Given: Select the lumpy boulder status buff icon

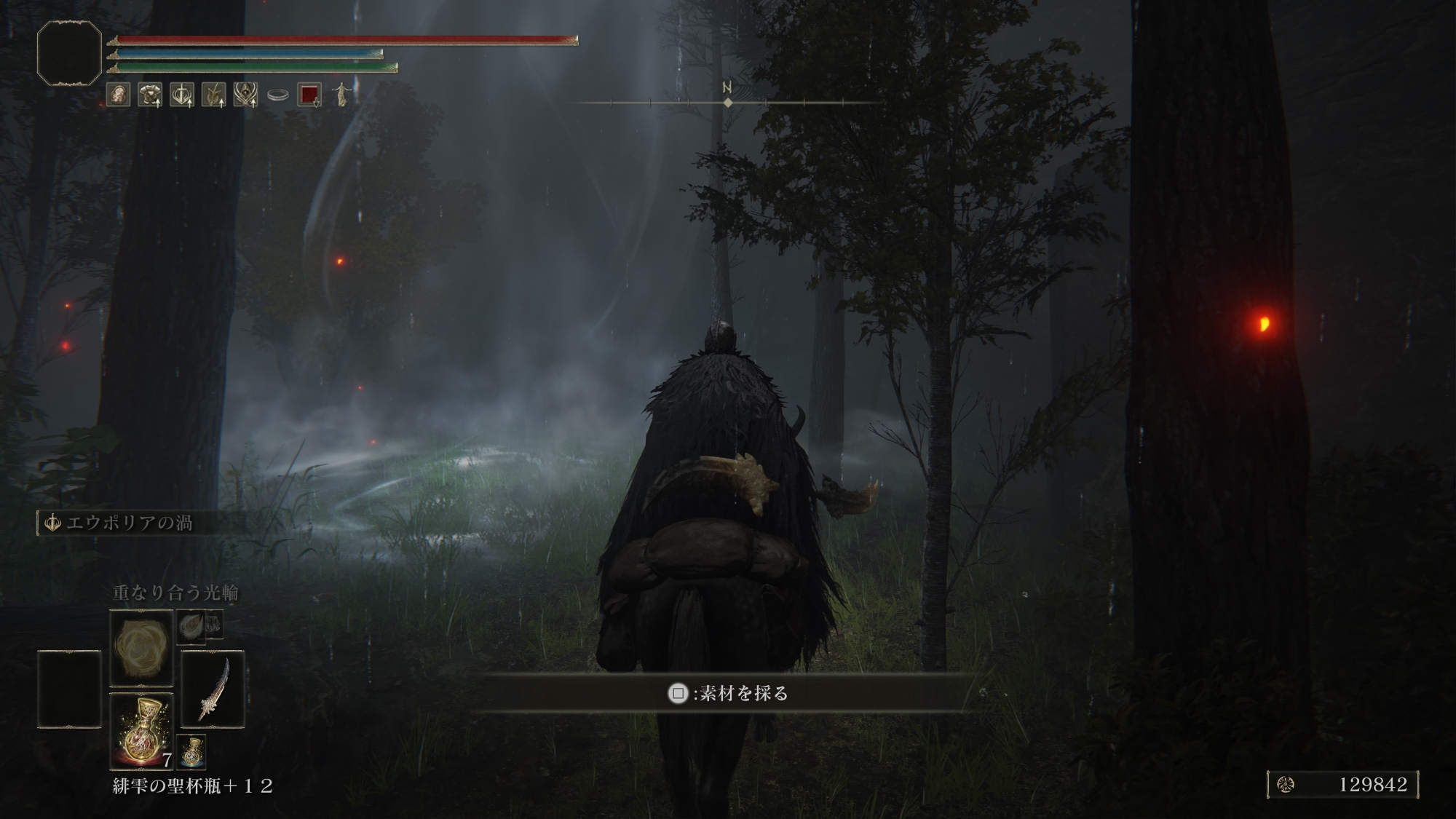Looking at the screenshot, I should tap(118, 95).
